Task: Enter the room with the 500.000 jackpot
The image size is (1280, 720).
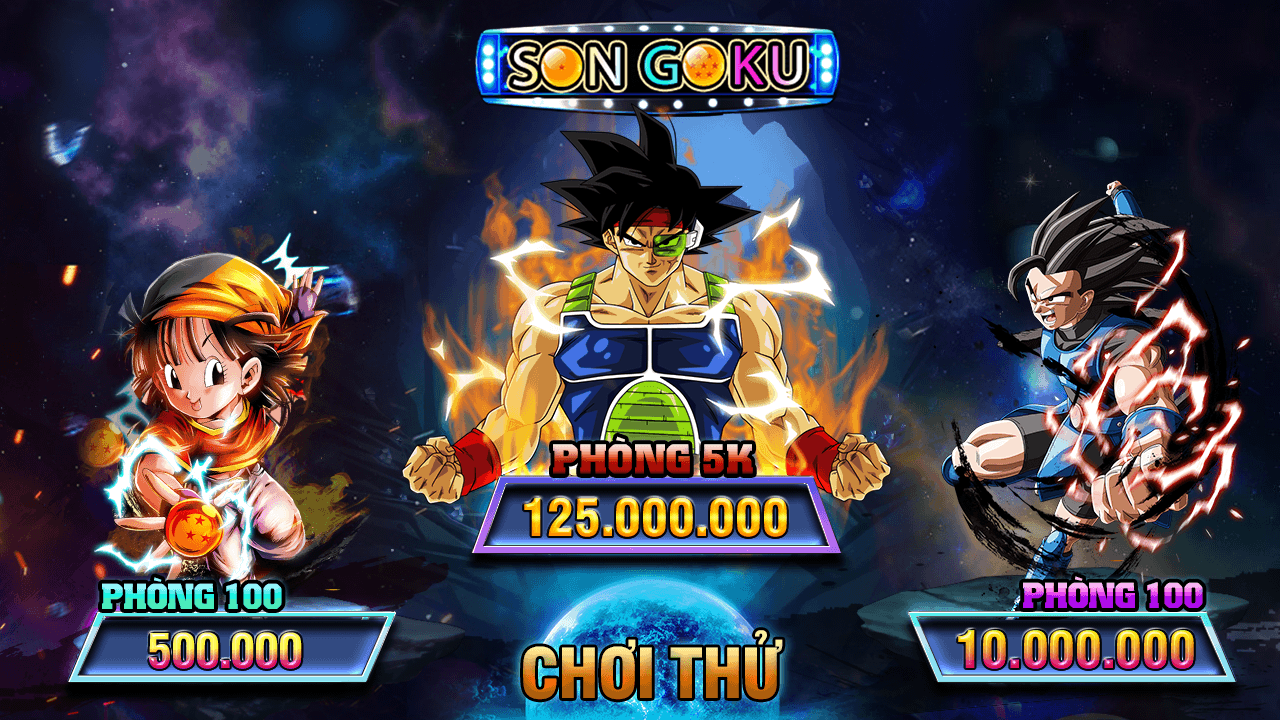Action: (x=228, y=648)
